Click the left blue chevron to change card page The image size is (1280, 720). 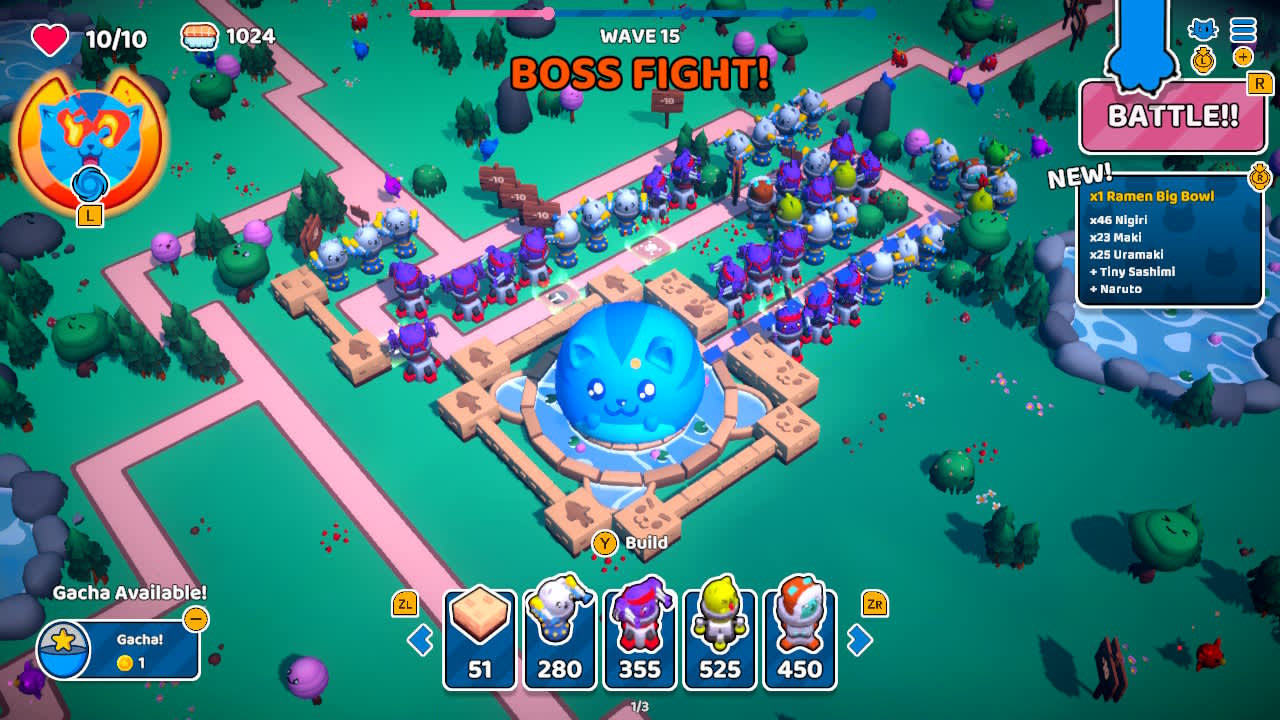point(419,640)
